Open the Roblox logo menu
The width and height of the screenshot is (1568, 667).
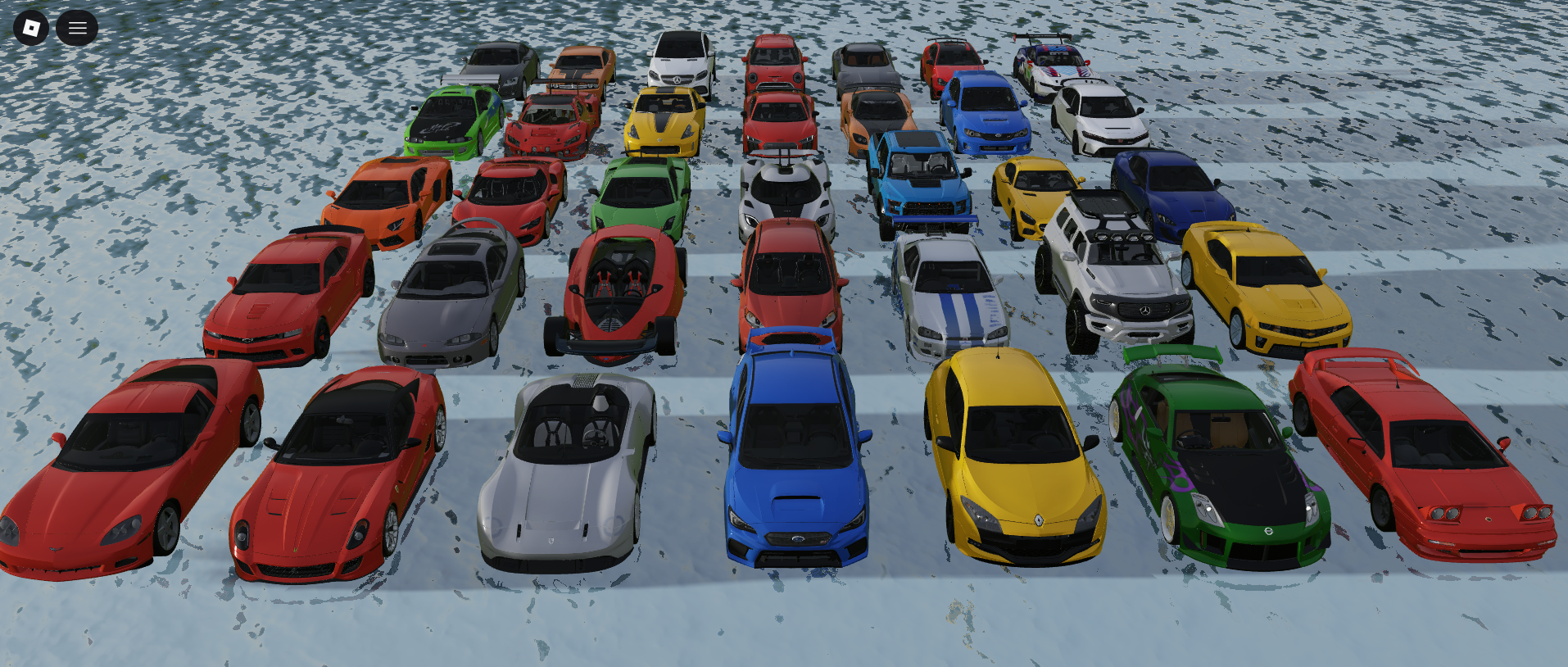(31, 28)
